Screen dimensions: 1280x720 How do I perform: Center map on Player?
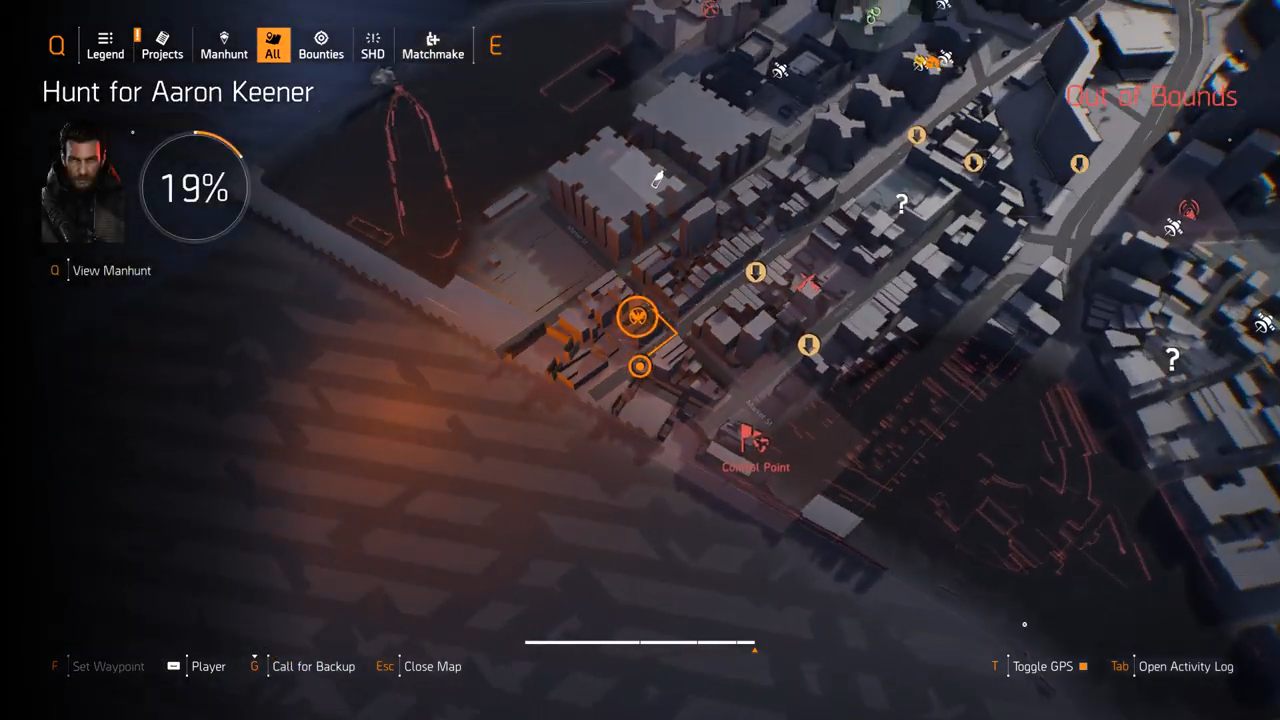click(x=208, y=666)
